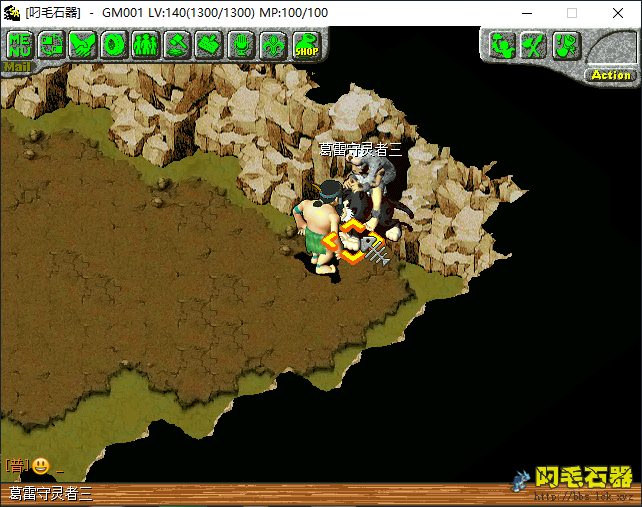The height and width of the screenshot is (507, 642).
Task: Click the waving character icon
Action: tap(502, 45)
